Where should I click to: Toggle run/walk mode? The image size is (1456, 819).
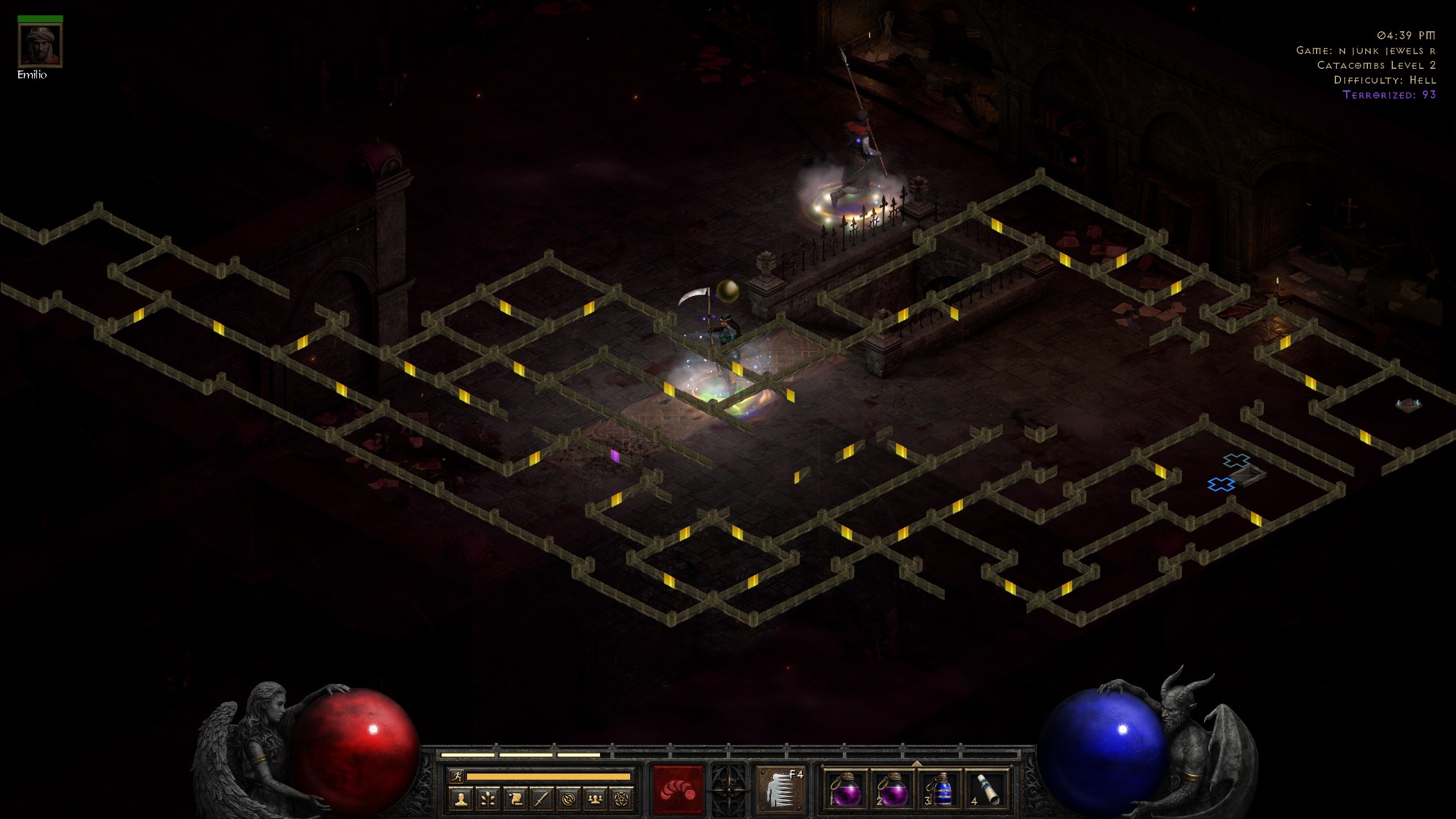click(457, 776)
